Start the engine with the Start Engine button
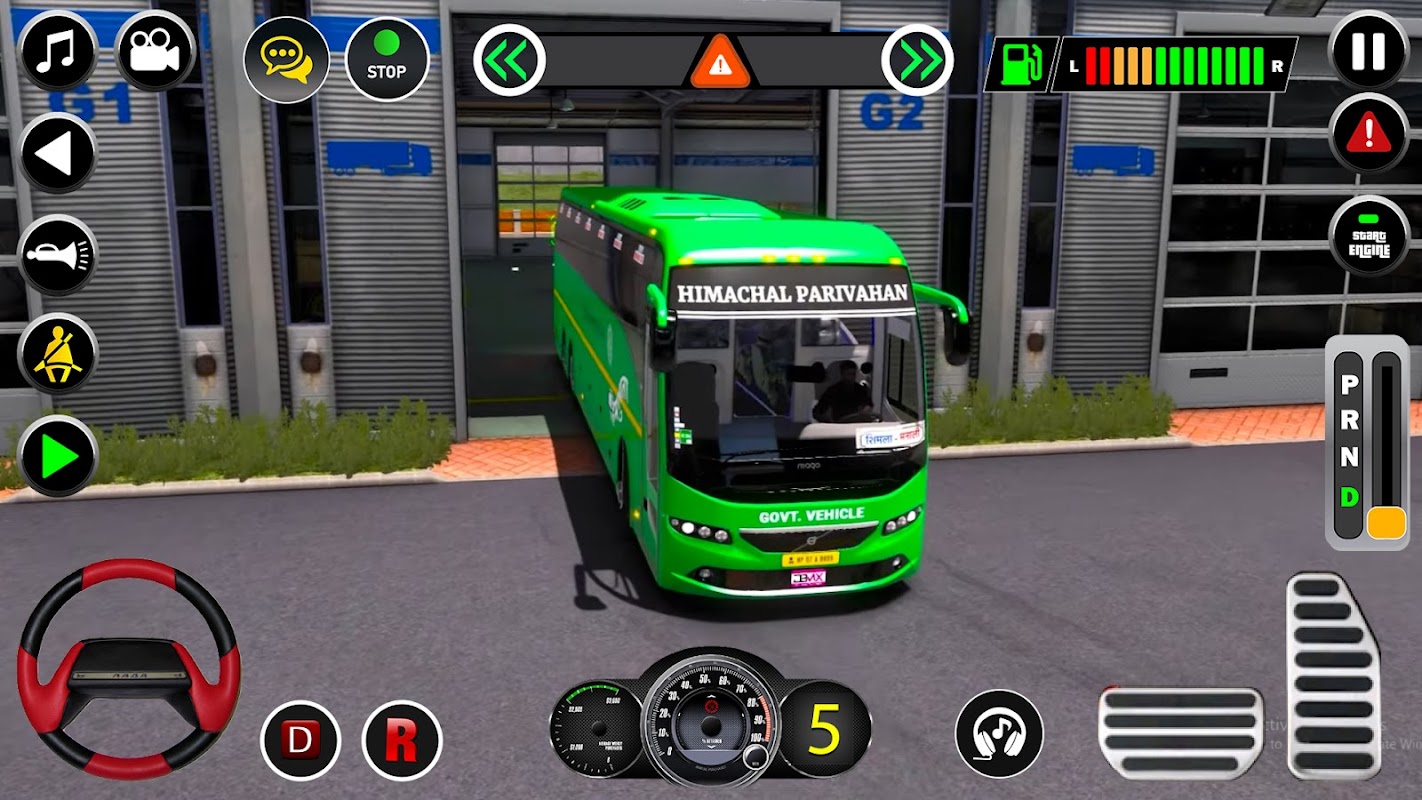 pos(1369,236)
